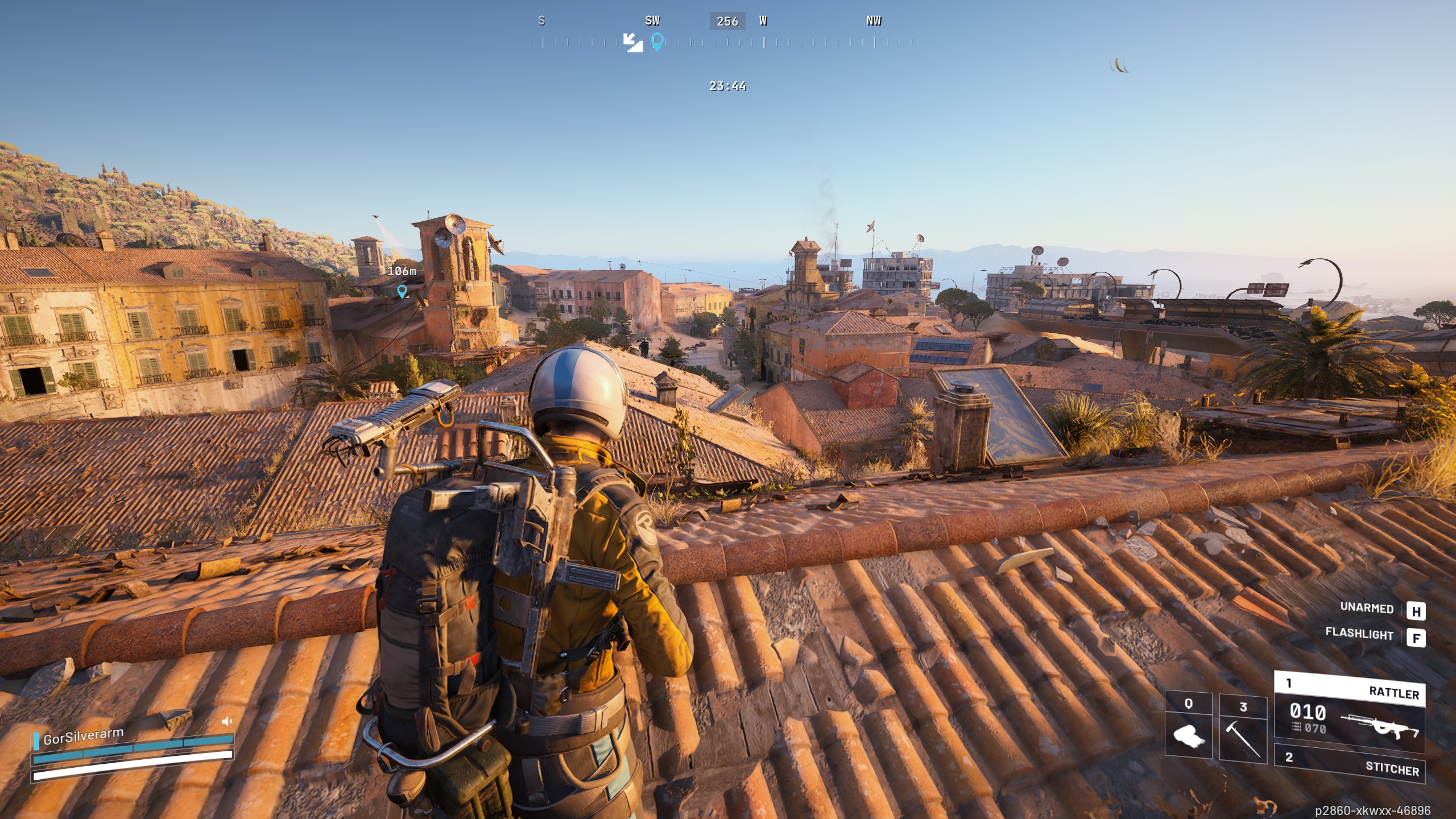Click the blue location pin on the compass
Viewport: 1456px width, 819px height.
[657, 42]
